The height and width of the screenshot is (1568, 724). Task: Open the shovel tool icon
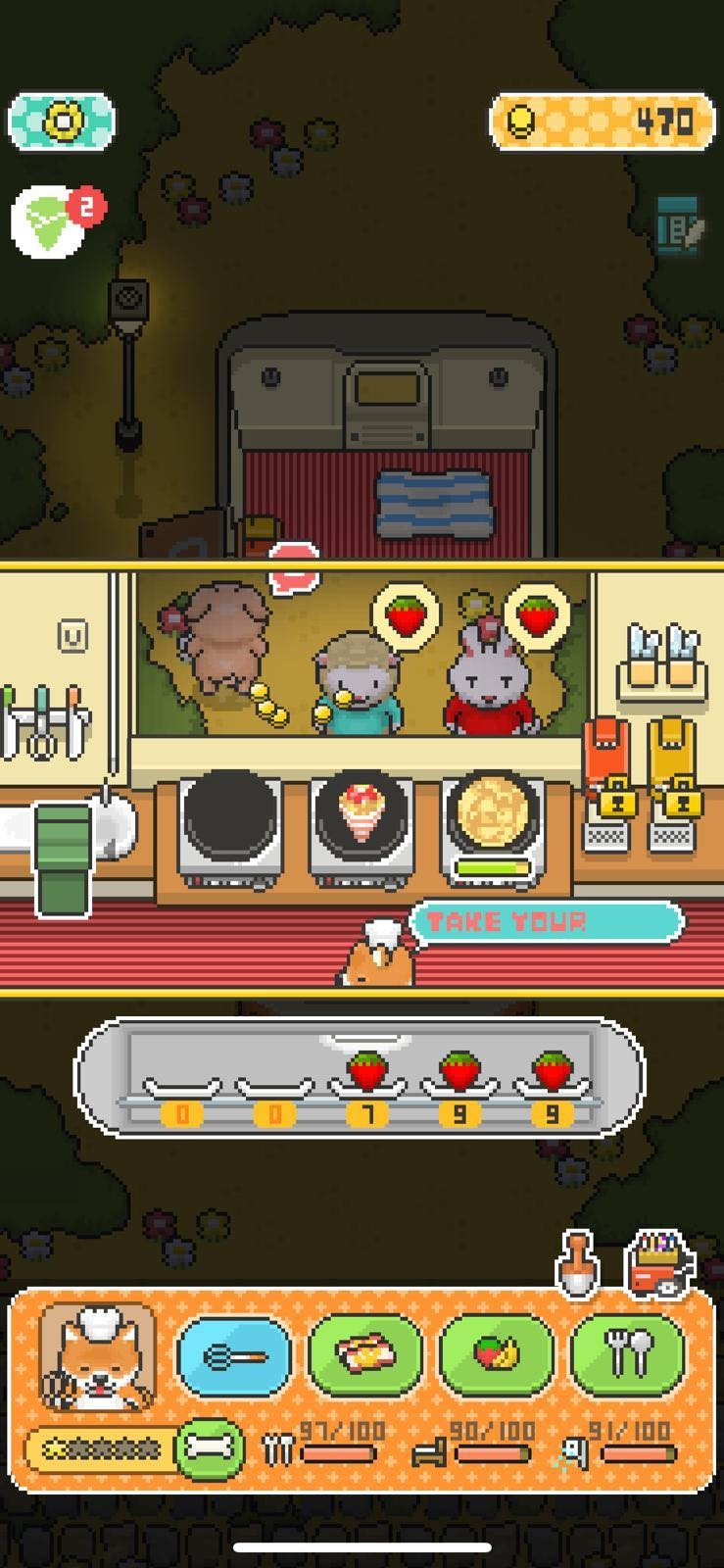tap(577, 1263)
